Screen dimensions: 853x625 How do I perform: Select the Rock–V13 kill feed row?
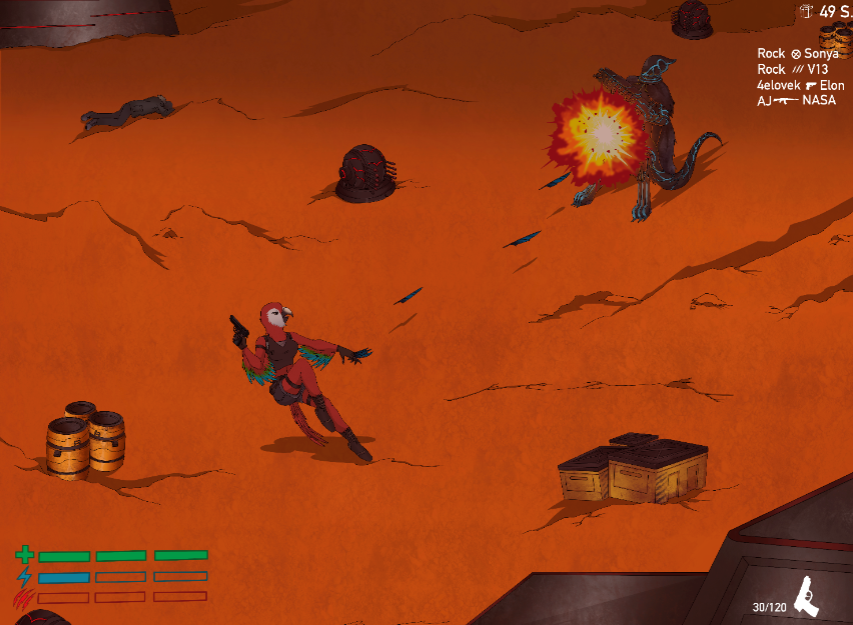click(791, 70)
